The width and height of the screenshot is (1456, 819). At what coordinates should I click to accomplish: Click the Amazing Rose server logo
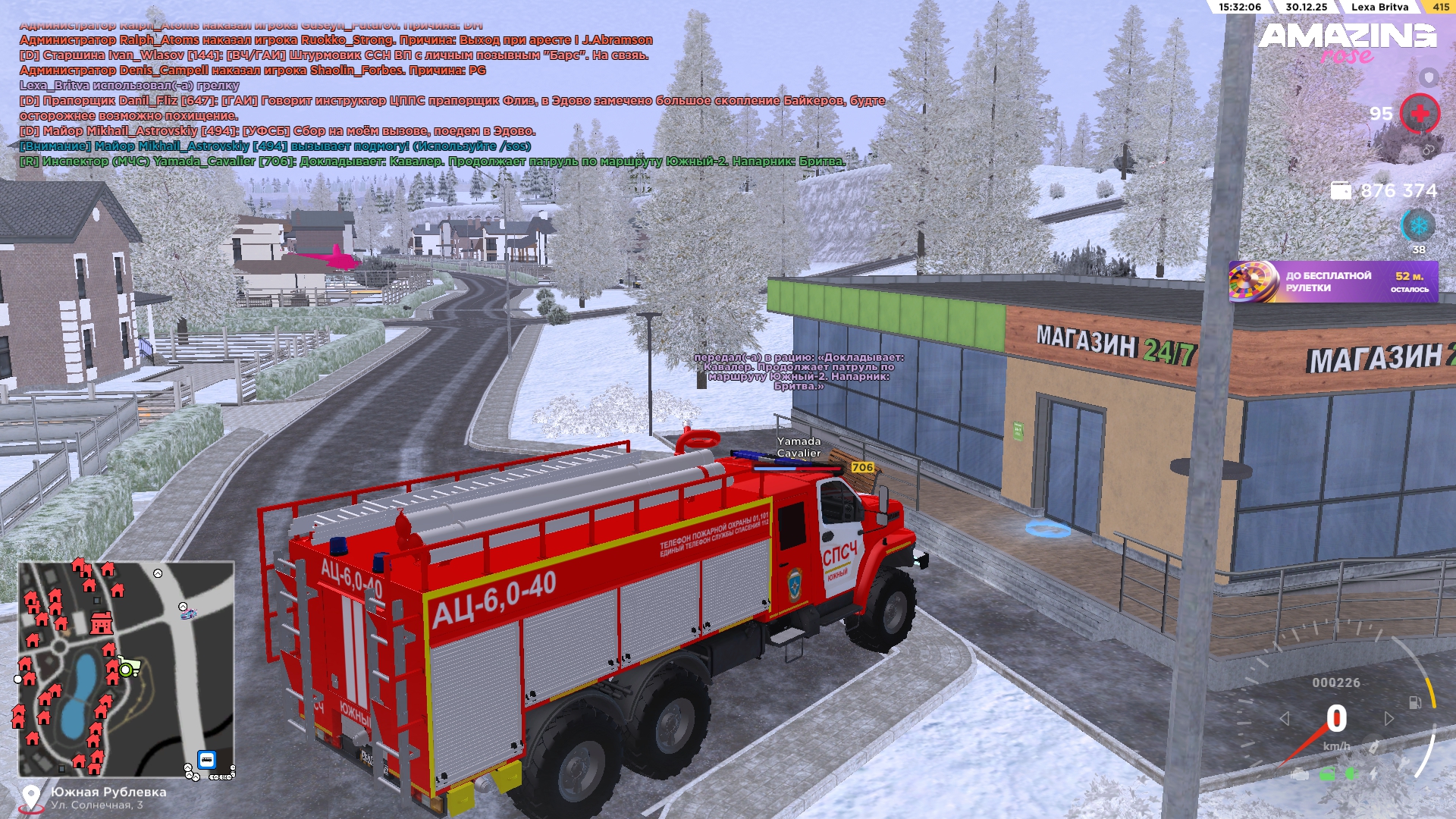(1348, 43)
